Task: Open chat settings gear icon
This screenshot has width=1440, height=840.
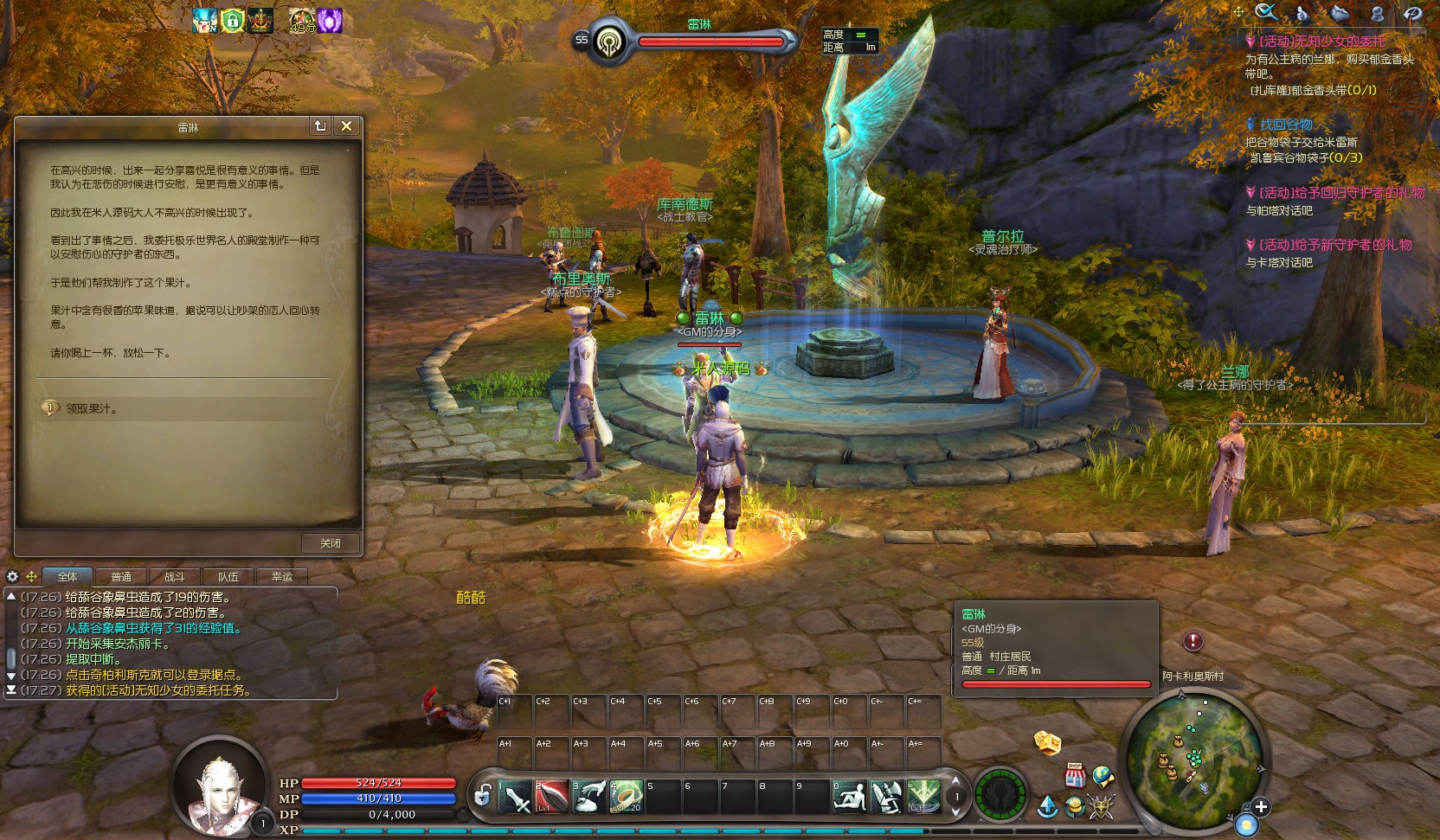Action: click(x=12, y=576)
